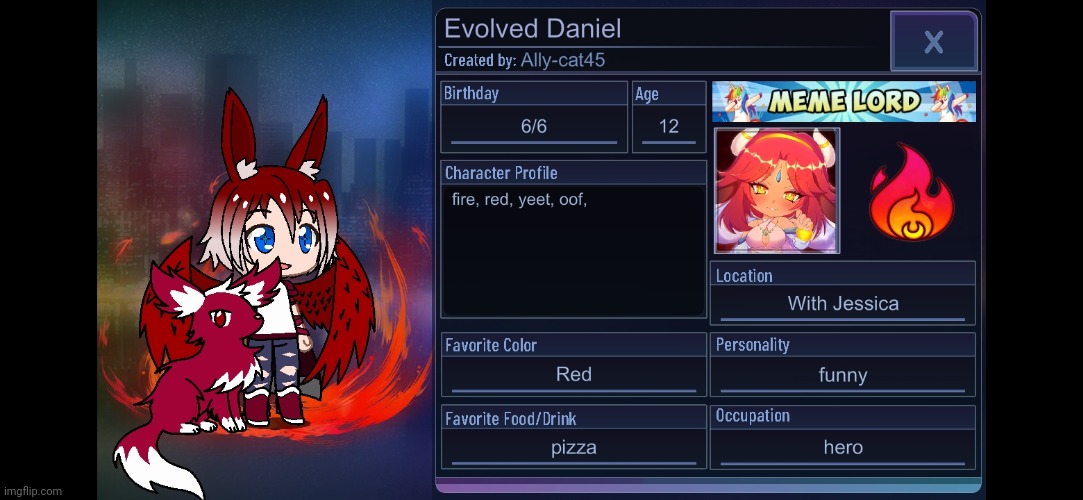Change Favorite Food/Drink field pizza
1083x500 pixels.
point(573,447)
